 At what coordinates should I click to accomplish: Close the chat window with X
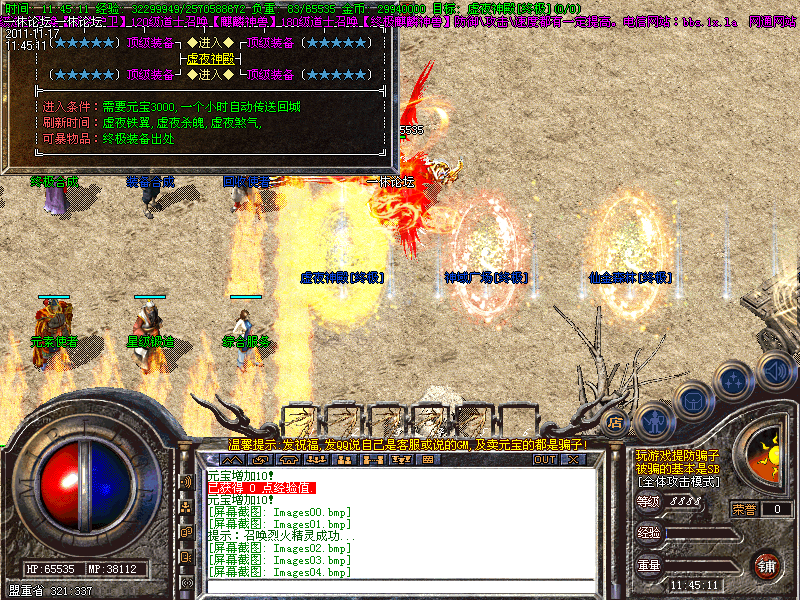point(573,459)
